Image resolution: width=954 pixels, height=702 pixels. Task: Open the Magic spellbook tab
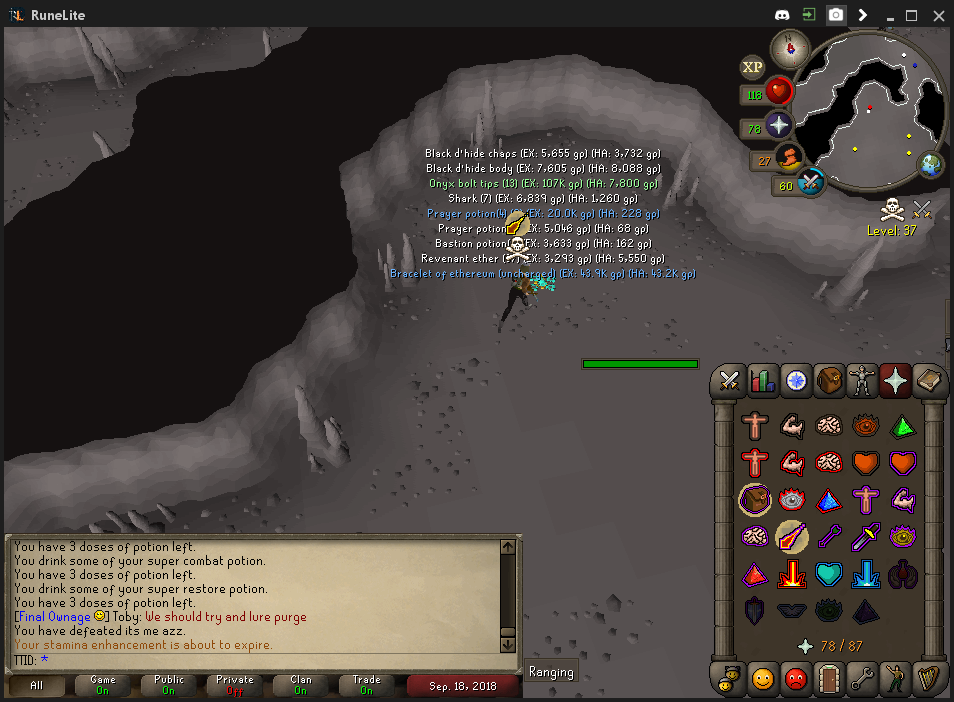point(928,380)
